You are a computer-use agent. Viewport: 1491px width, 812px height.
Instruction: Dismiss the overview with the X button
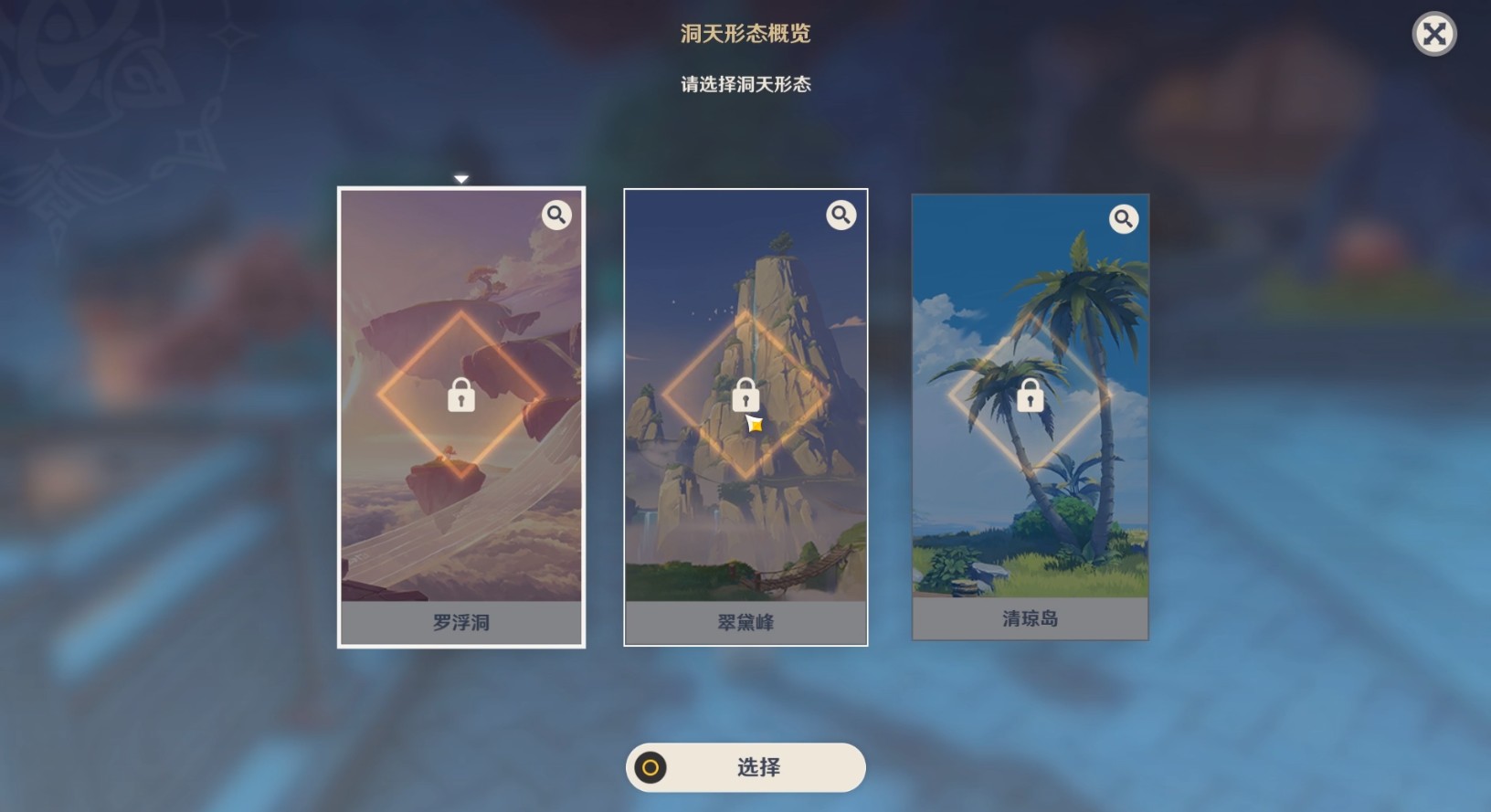pyautogui.click(x=1433, y=34)
